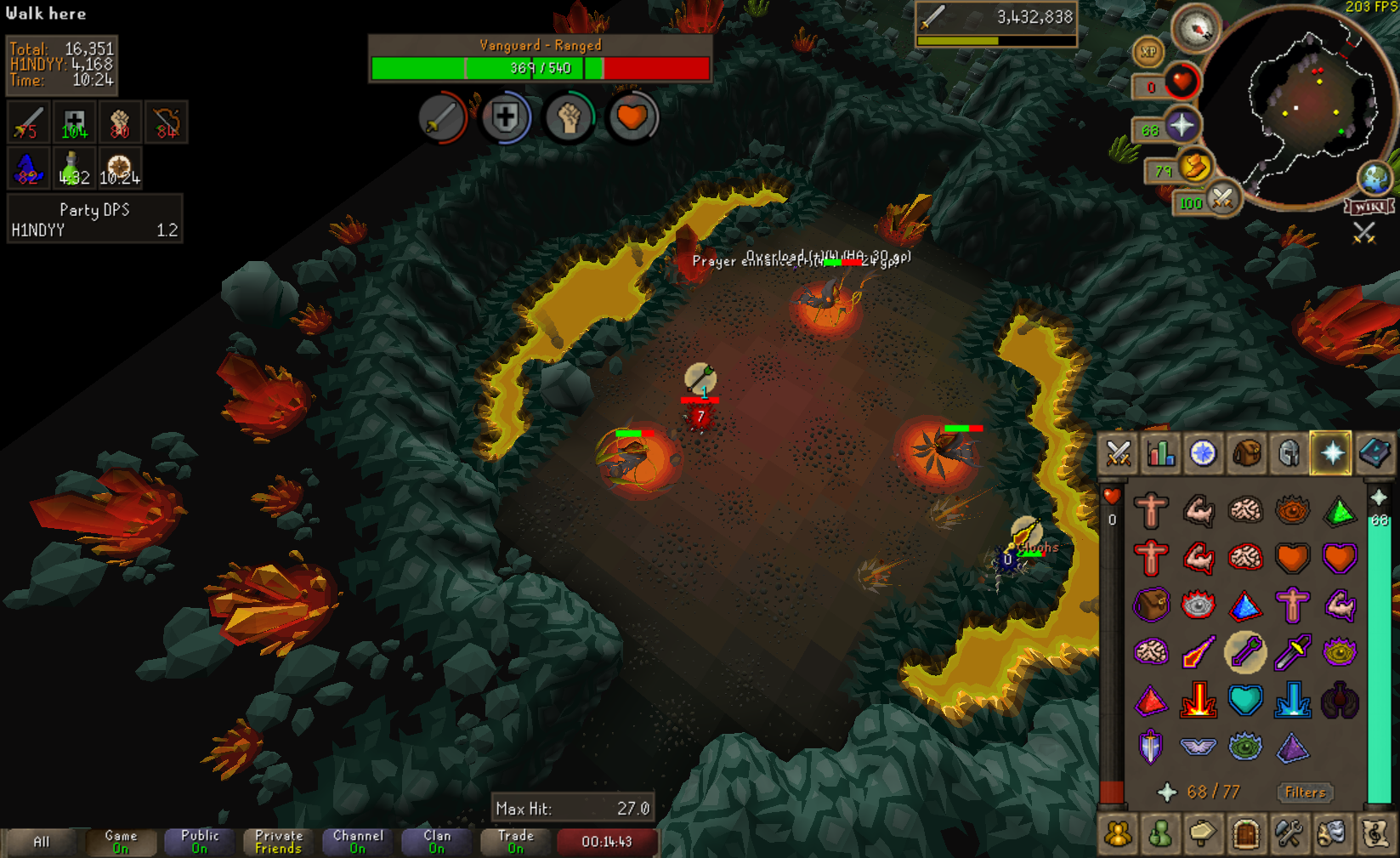The image size is (1400, 858).
Task: Open the spellbook tab
Action: point(1374,454)
